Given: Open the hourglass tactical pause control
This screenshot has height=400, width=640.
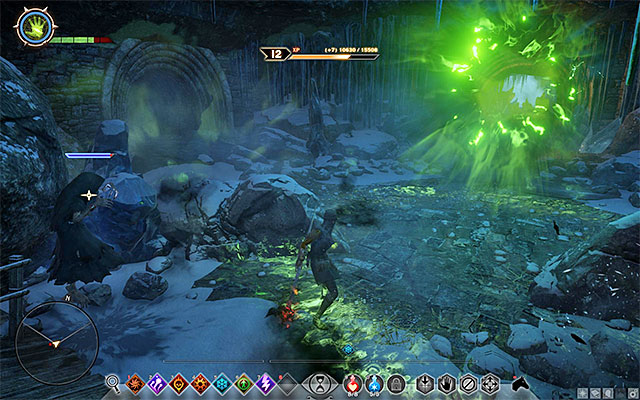Looking at the screenshot, I should 319,382.
